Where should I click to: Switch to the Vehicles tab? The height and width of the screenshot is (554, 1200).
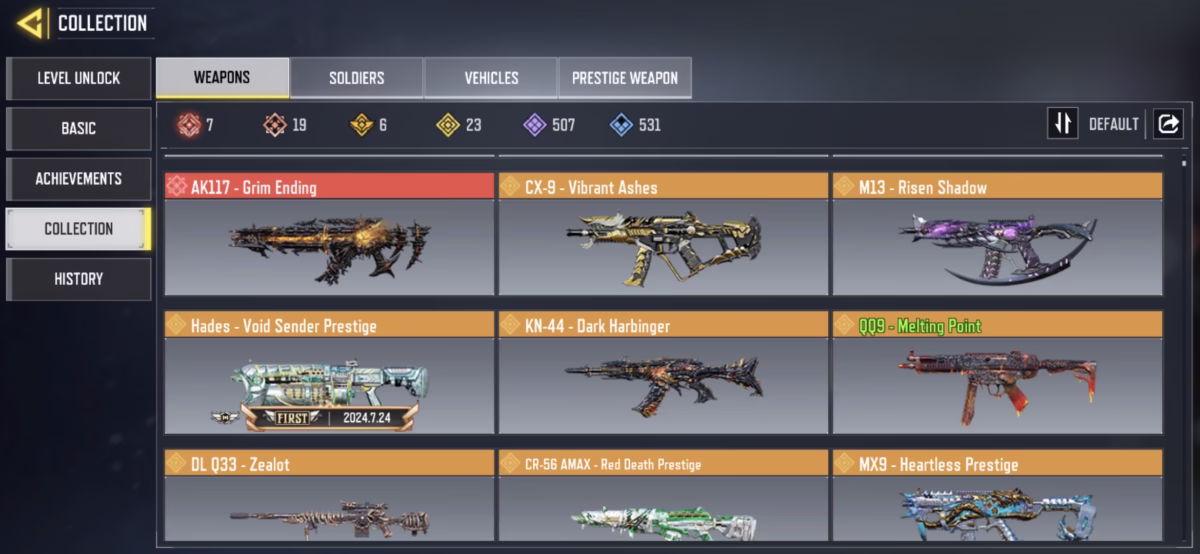click(x=491, y=78)
